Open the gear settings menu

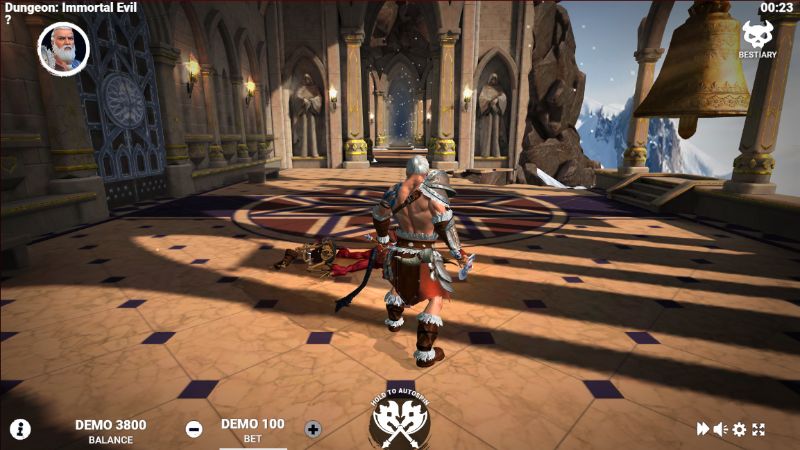(739, 429)
